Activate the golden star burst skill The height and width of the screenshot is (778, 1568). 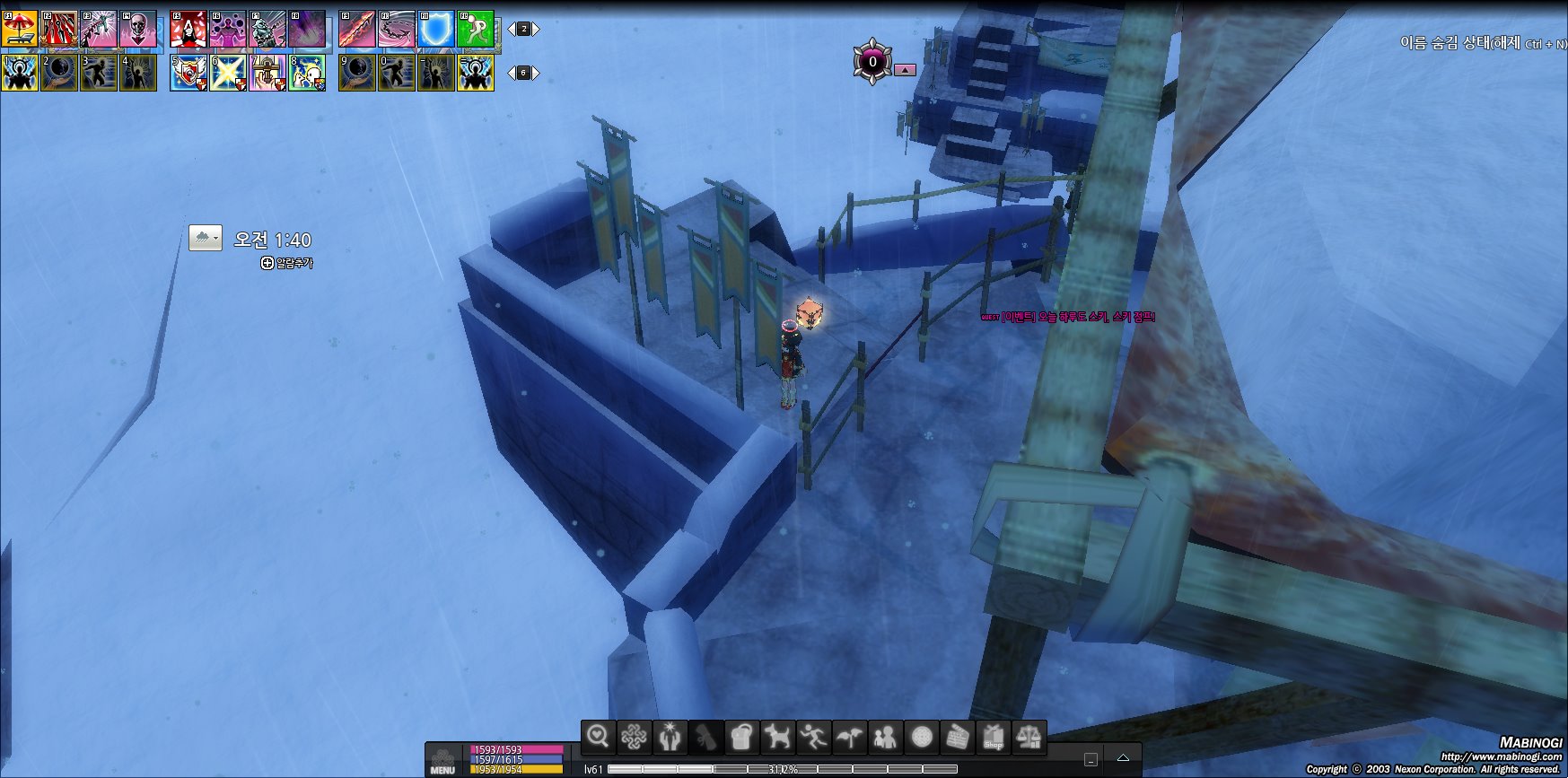pyautogui.click(x=228, y=73)
